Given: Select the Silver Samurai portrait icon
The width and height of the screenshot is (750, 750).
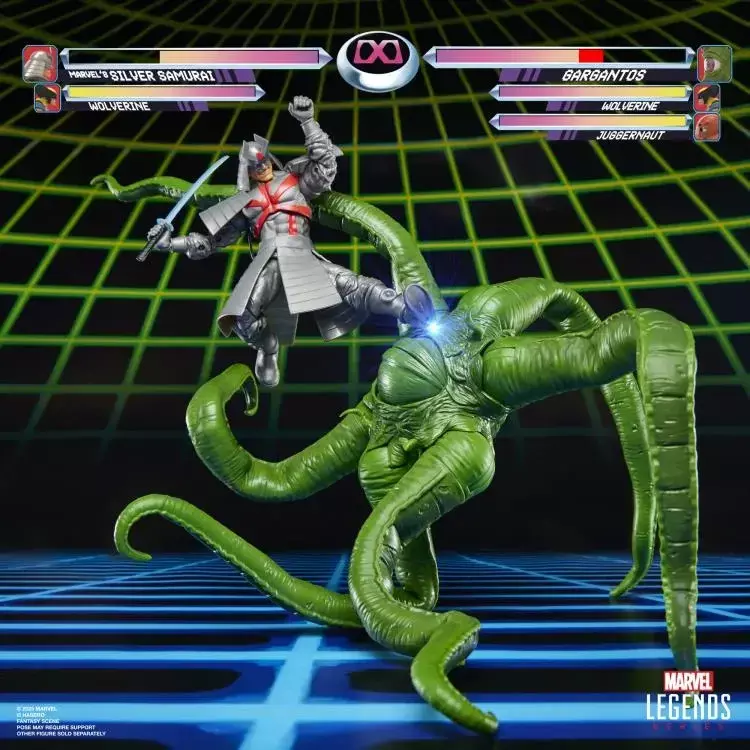Looking at the screenshot, I should coord(40,63).
